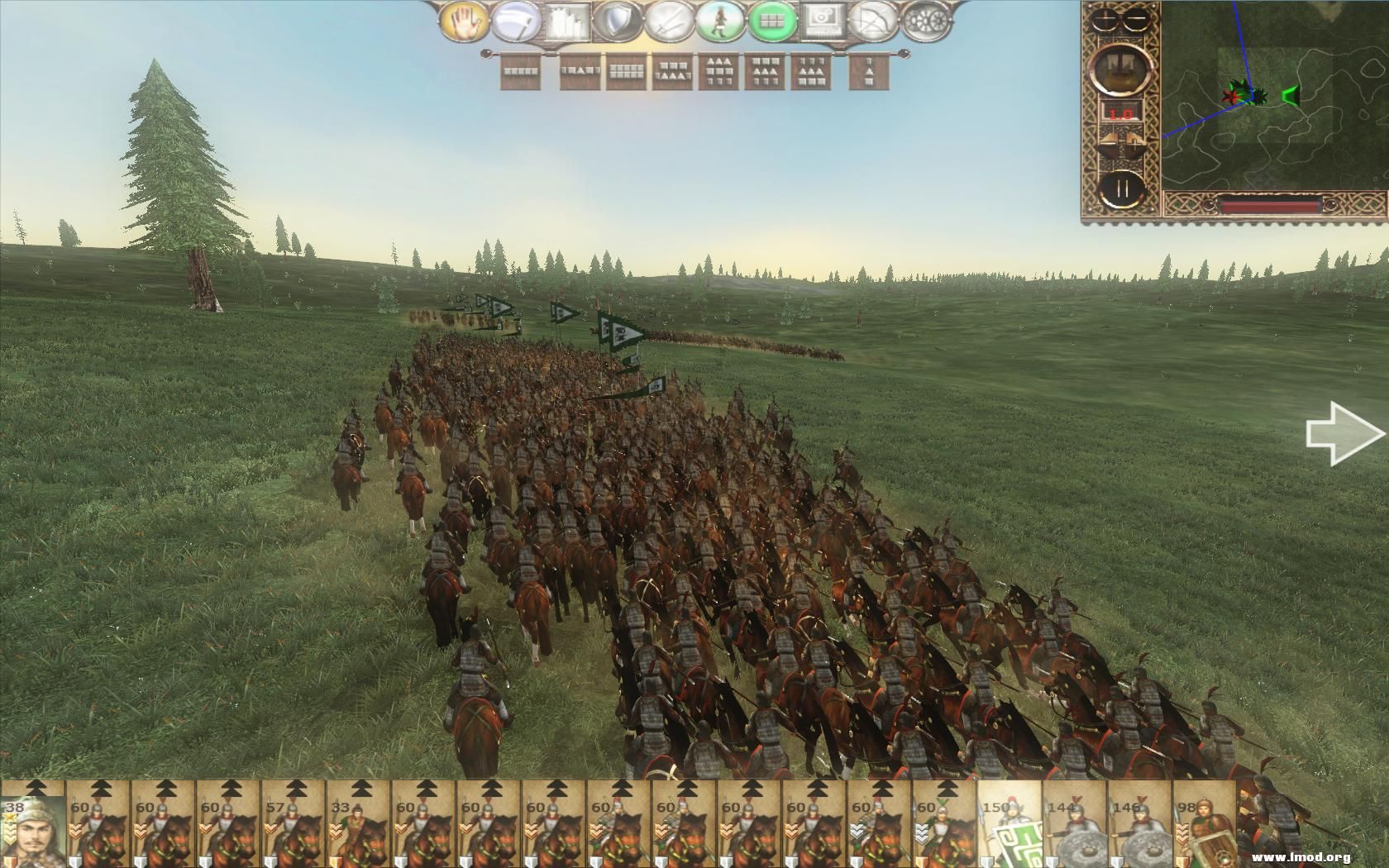Open the battle camera icon
Image resolution: width=1389 pixels, height=868 pixels.
822,22
